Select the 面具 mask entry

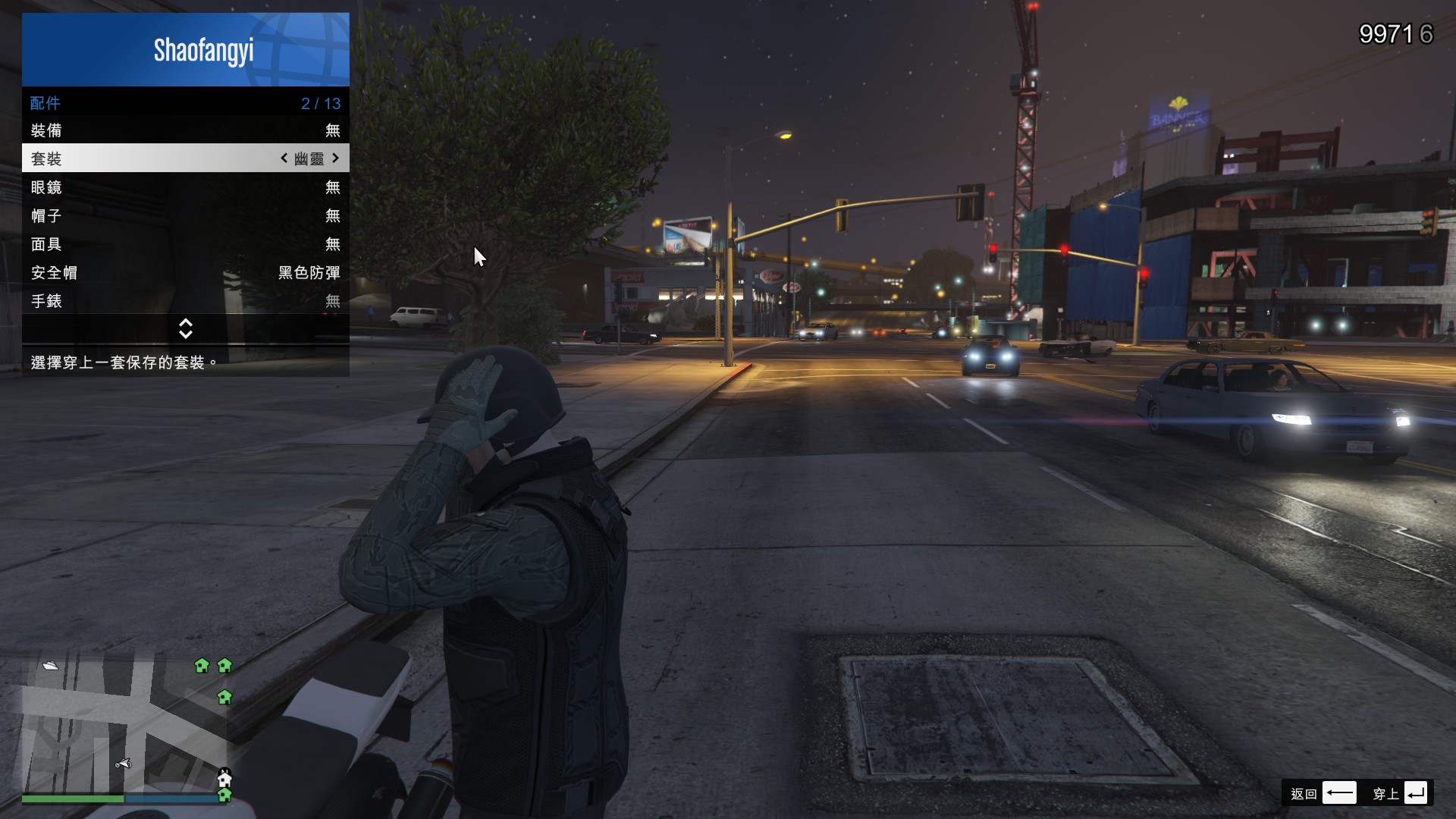click(x=185, y=244)
